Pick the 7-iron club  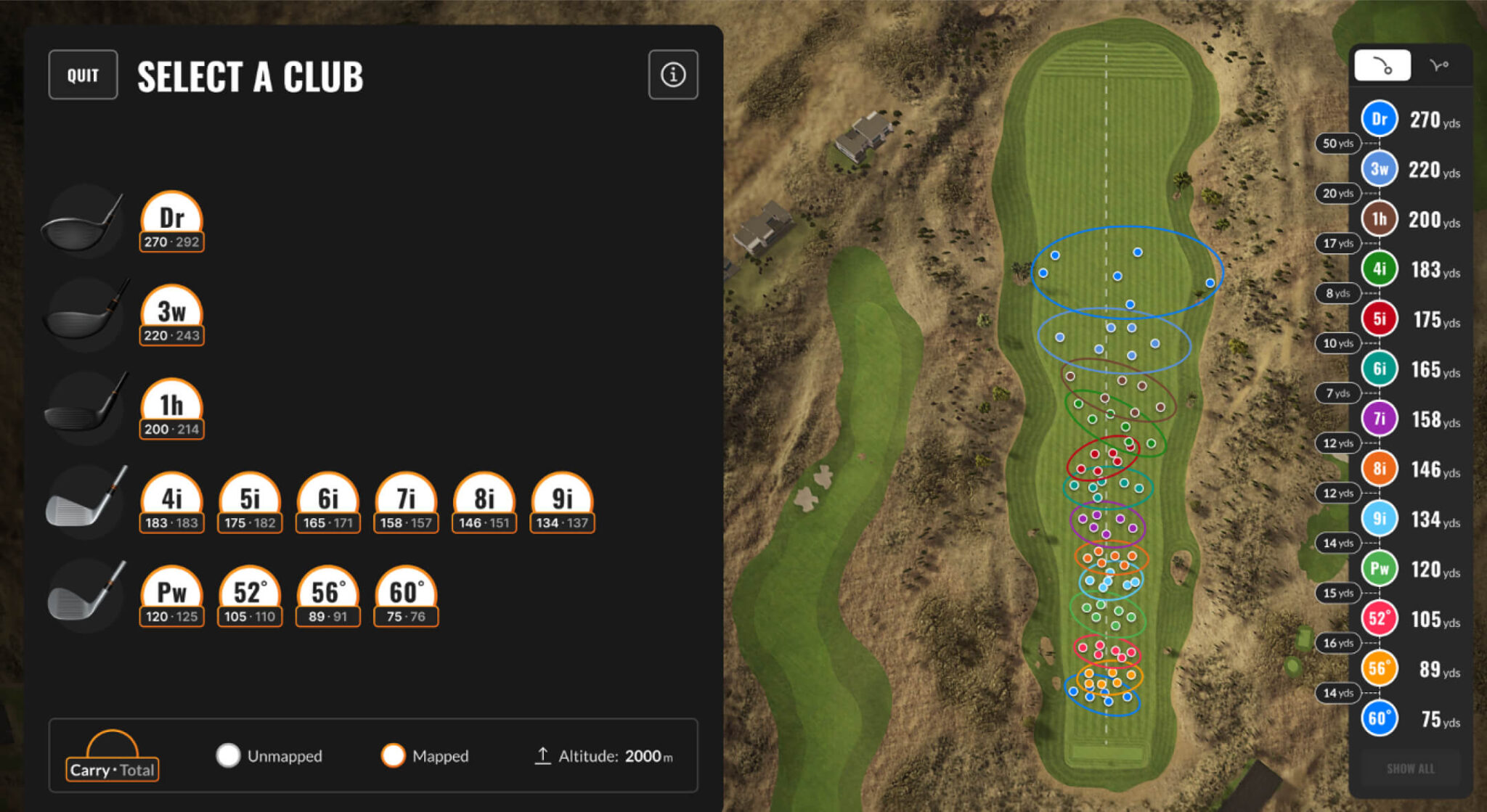point(406,503)
